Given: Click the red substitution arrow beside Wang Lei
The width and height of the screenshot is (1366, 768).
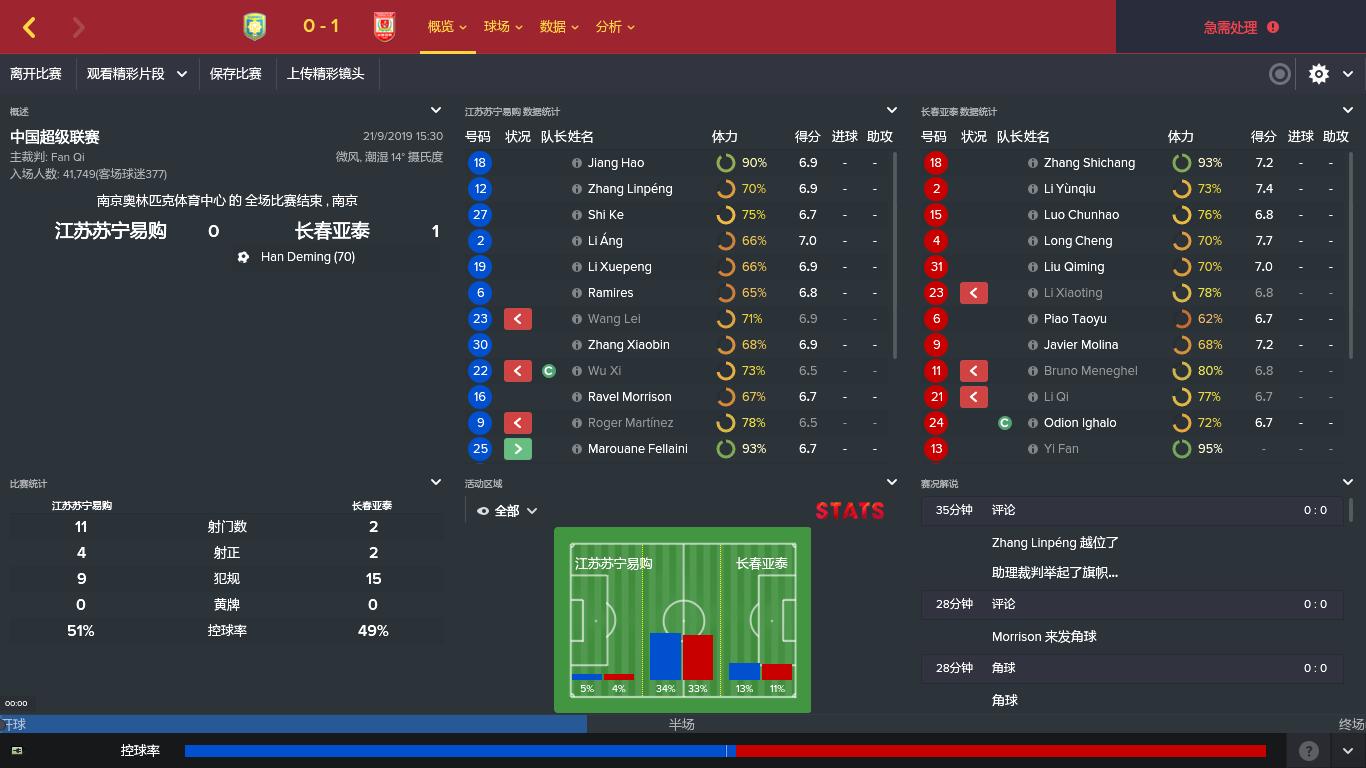Looking at the screenshot, I should click(x=518, y=318).
